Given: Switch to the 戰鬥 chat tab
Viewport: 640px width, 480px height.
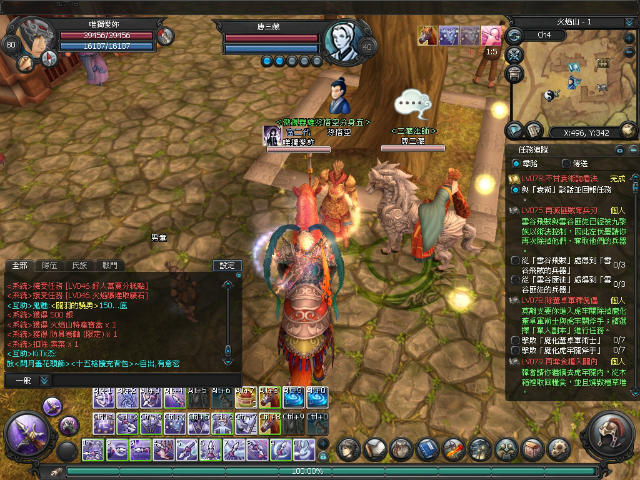Looking at the screenshot, I should 110,265.
